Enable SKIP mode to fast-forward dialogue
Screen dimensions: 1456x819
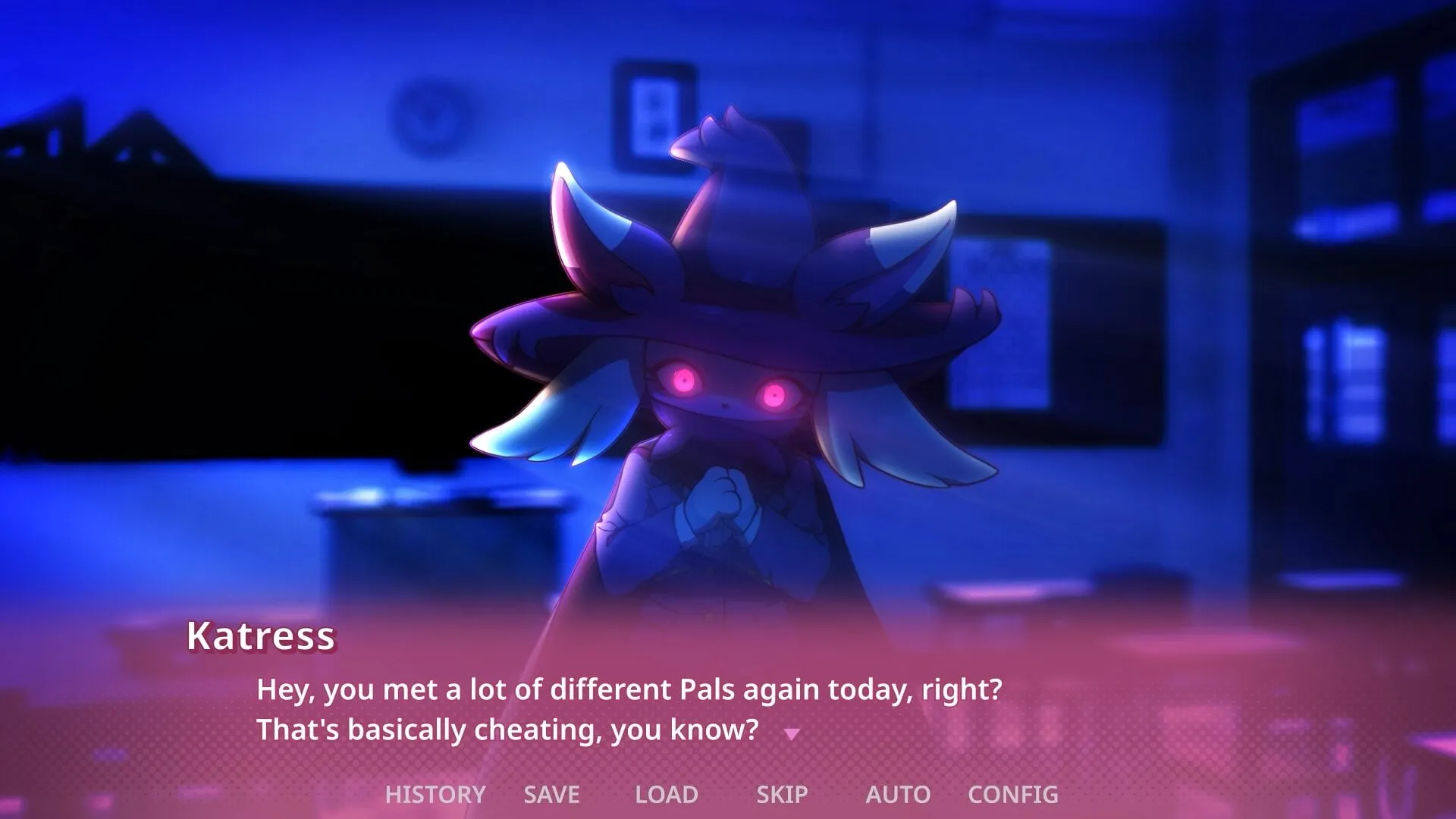pyautogui.click(x=782, y=794)
